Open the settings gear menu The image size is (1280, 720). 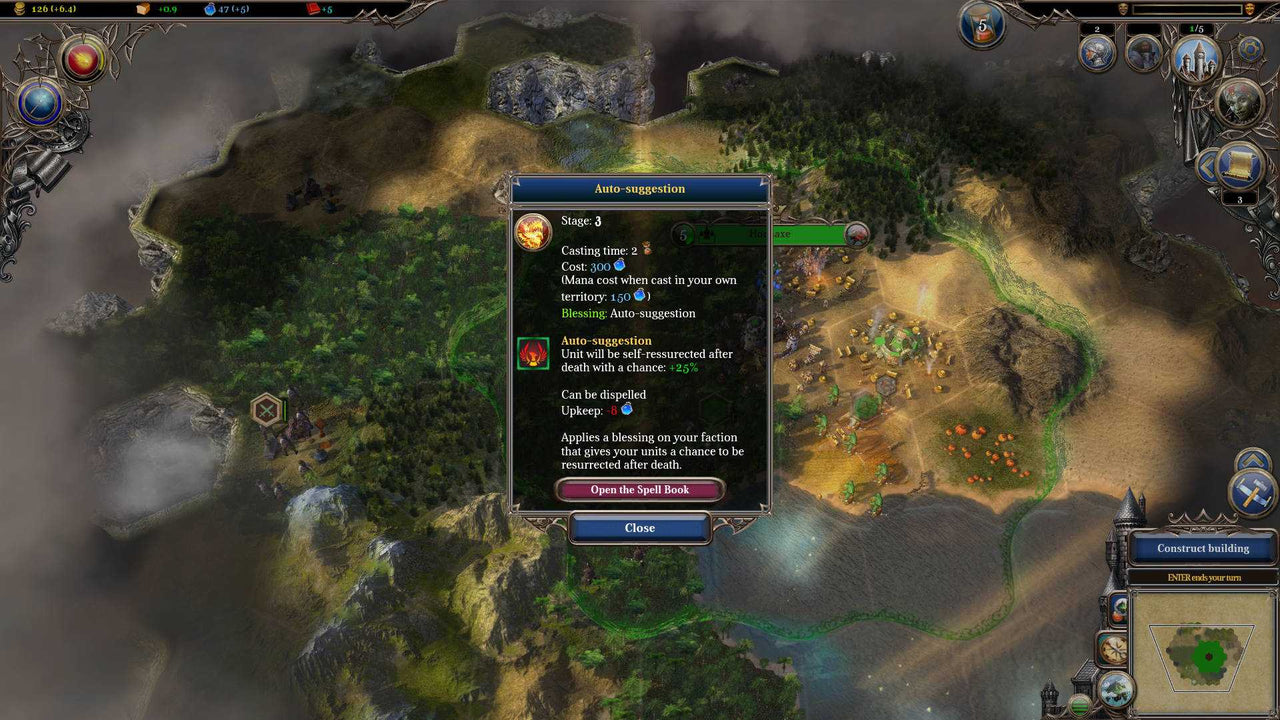[1250, 49]
